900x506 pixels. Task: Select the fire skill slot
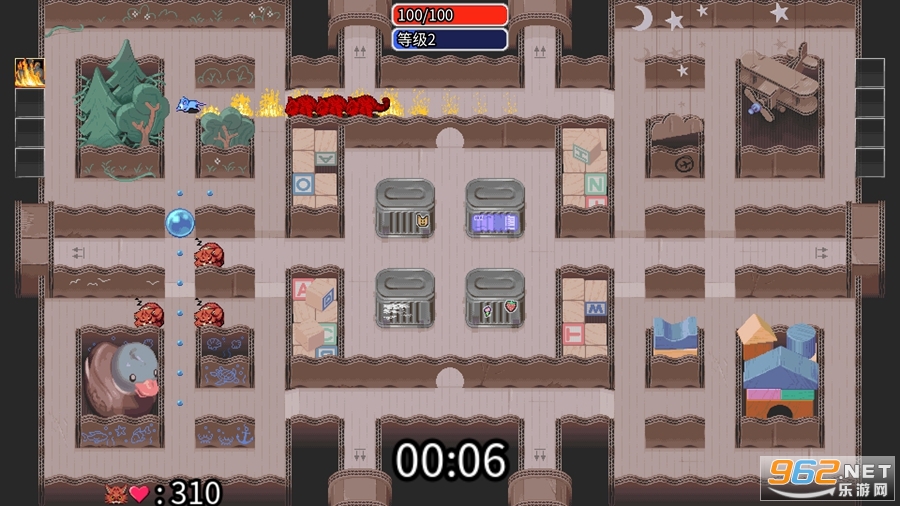point(29,73)
